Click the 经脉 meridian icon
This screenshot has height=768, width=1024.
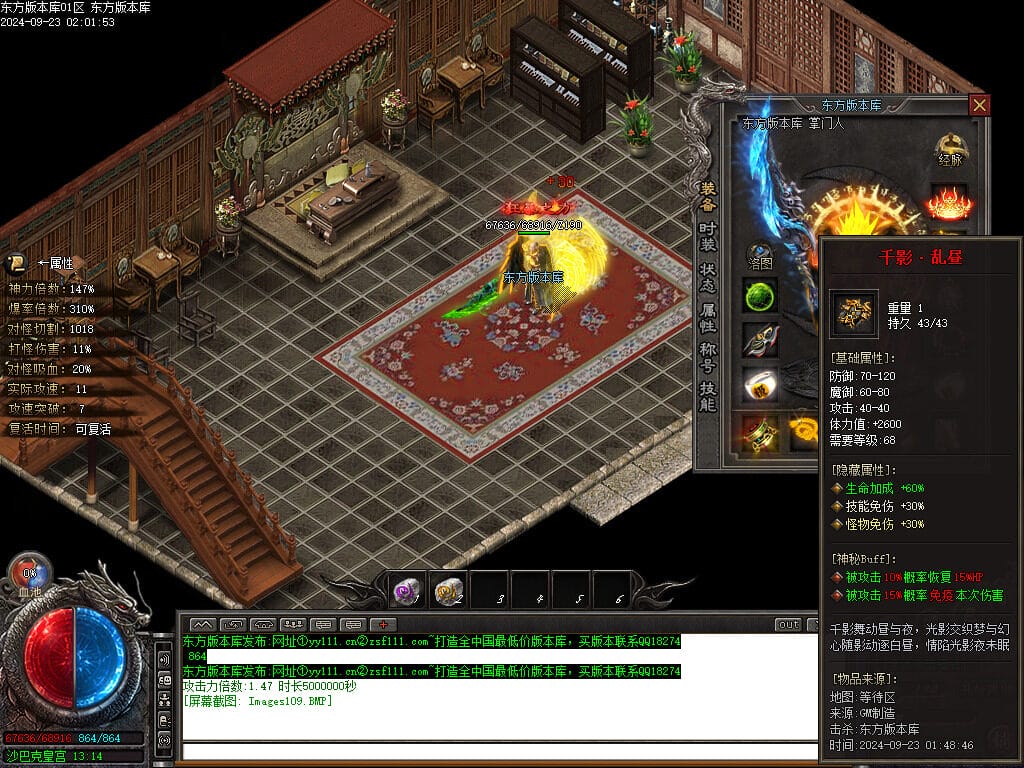[950, 150]
